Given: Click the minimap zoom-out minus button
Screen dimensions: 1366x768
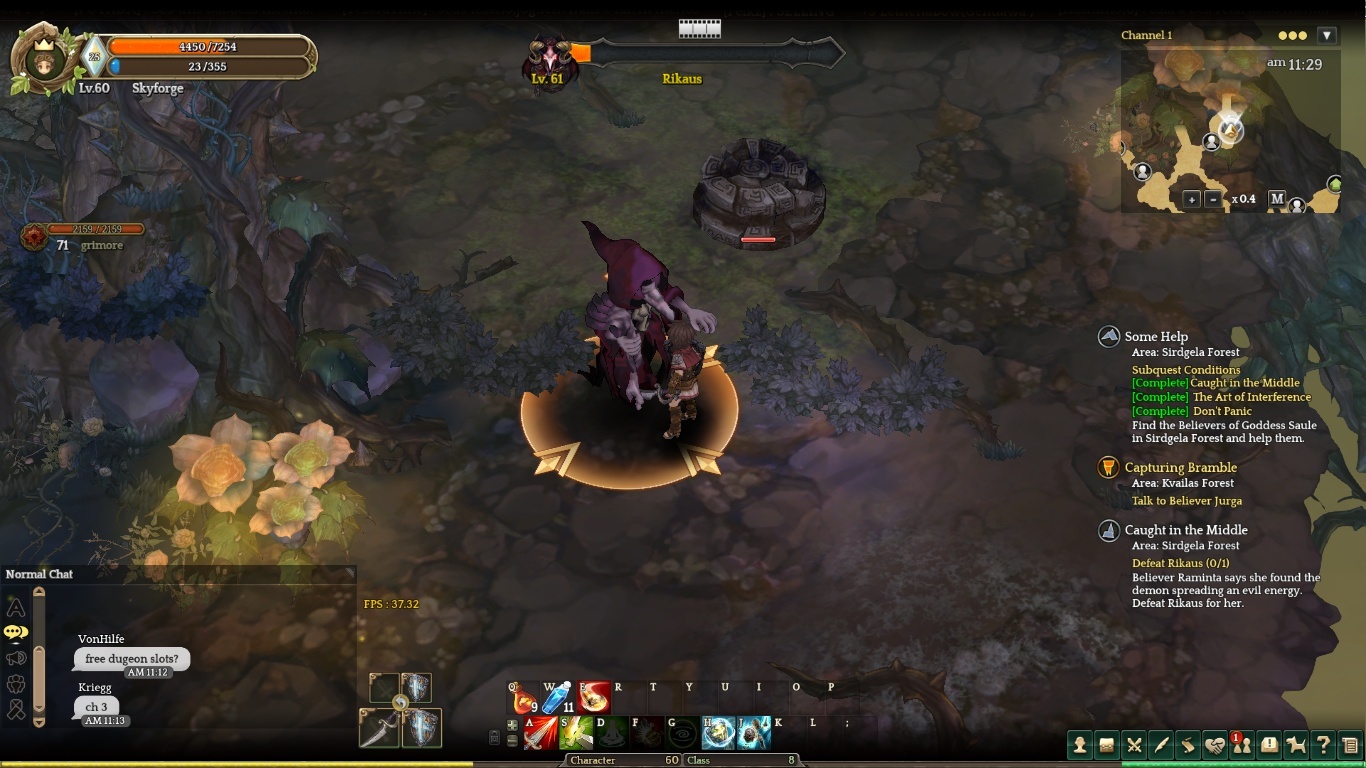Looking at the screenshot, I should point(1213,199).
